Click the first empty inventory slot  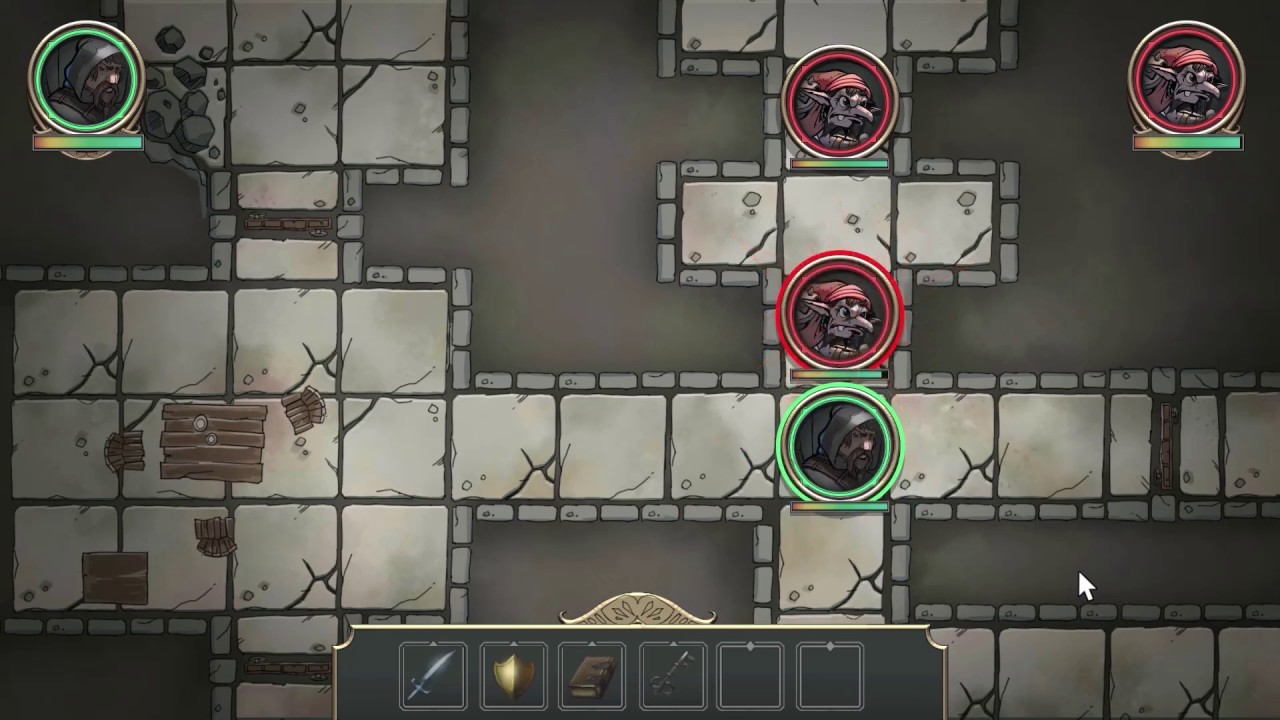click(x=750, y=675)
